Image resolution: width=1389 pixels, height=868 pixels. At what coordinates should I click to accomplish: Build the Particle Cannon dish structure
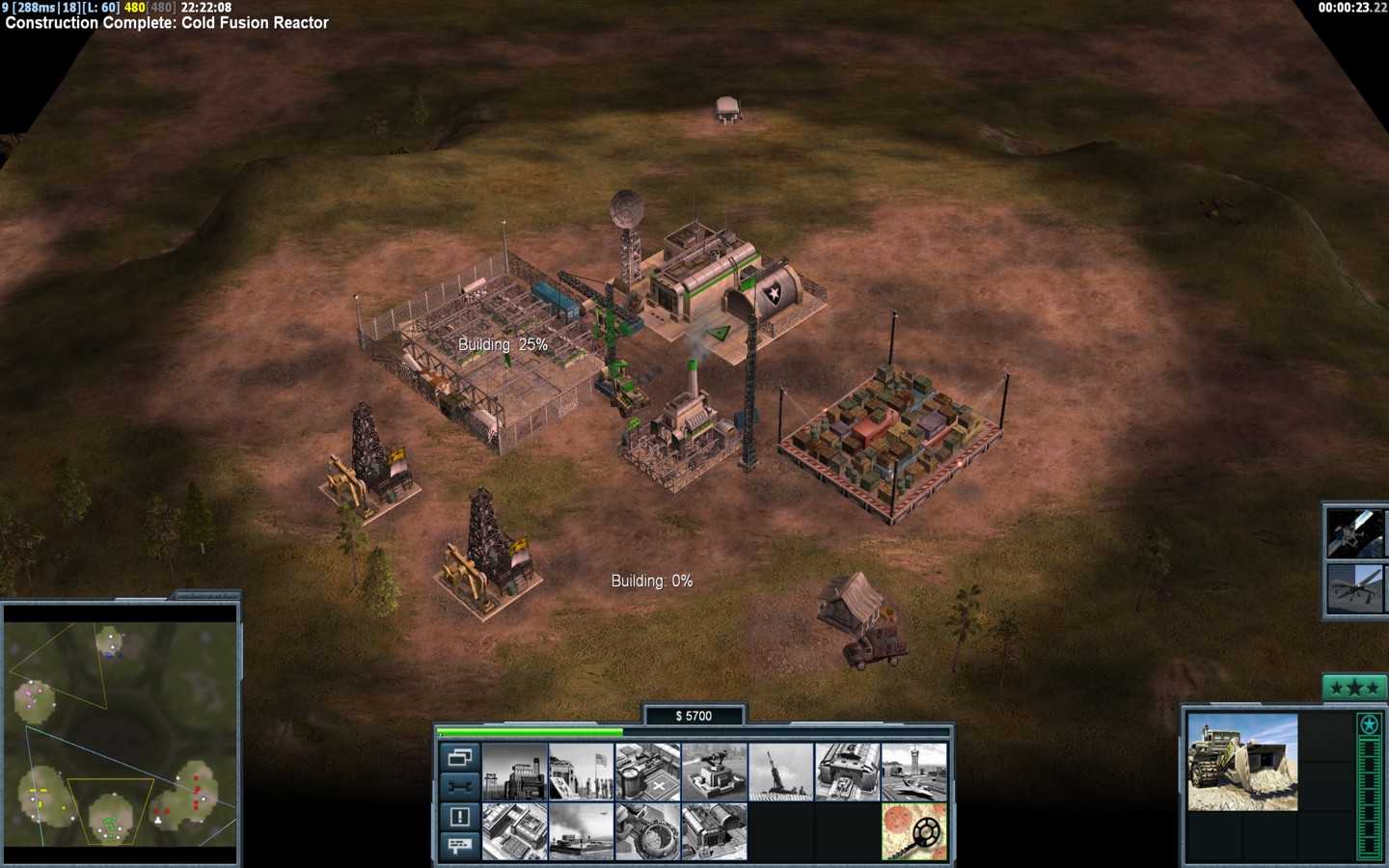(647, 831)
